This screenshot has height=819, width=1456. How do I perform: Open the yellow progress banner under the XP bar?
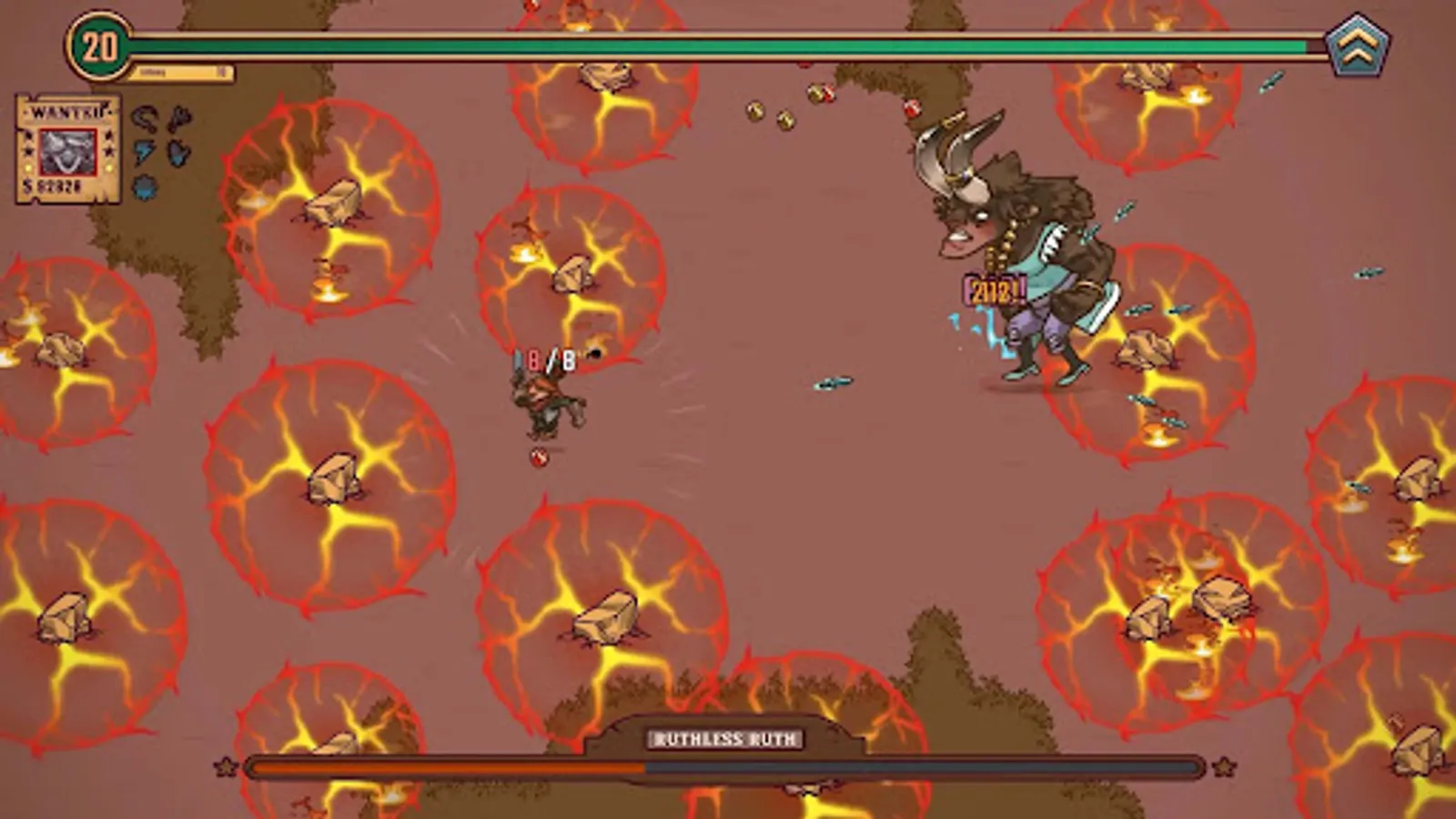(180, 71)
